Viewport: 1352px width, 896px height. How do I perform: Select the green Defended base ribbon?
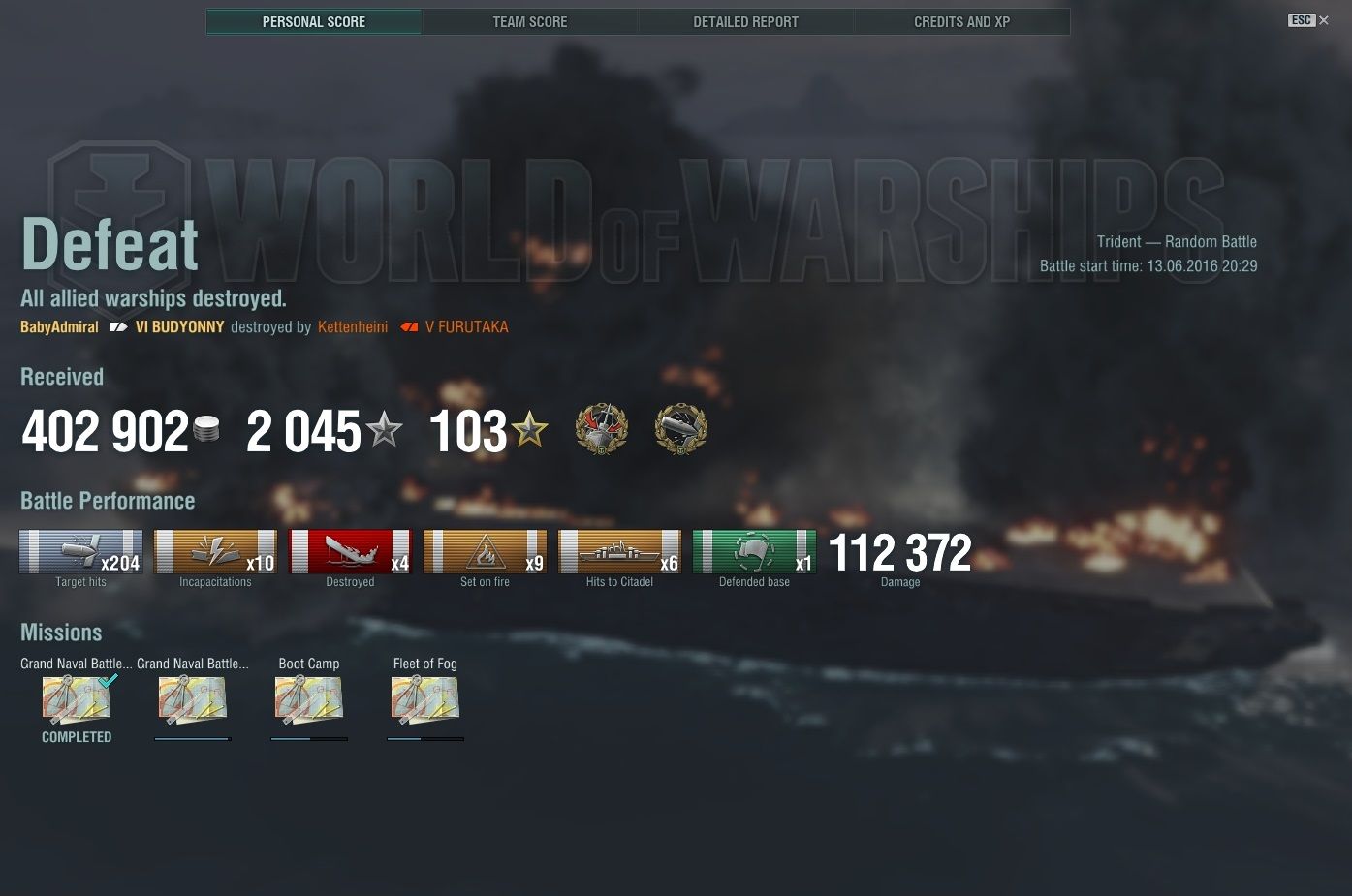(x=754, y=552)
